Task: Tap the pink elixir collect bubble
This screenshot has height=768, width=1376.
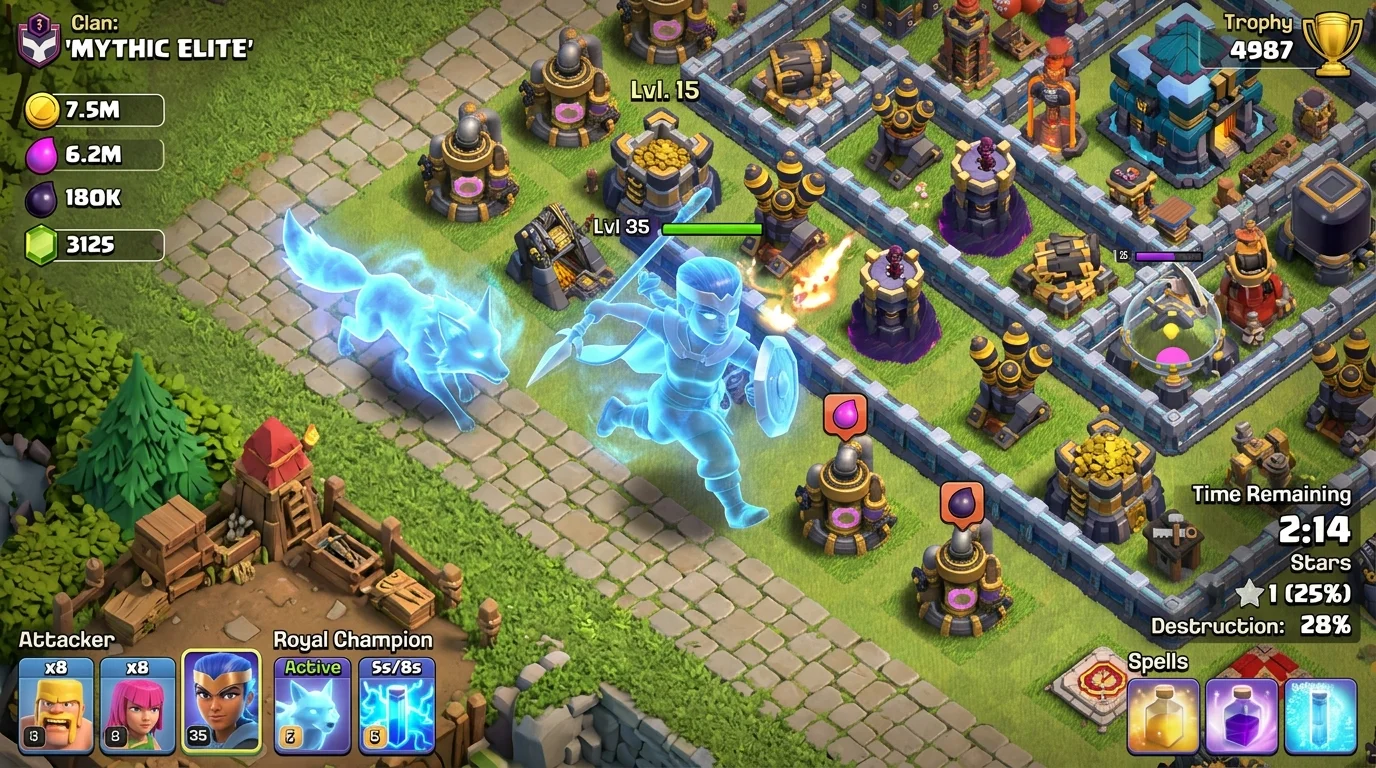Action: [x=845, y=414]
